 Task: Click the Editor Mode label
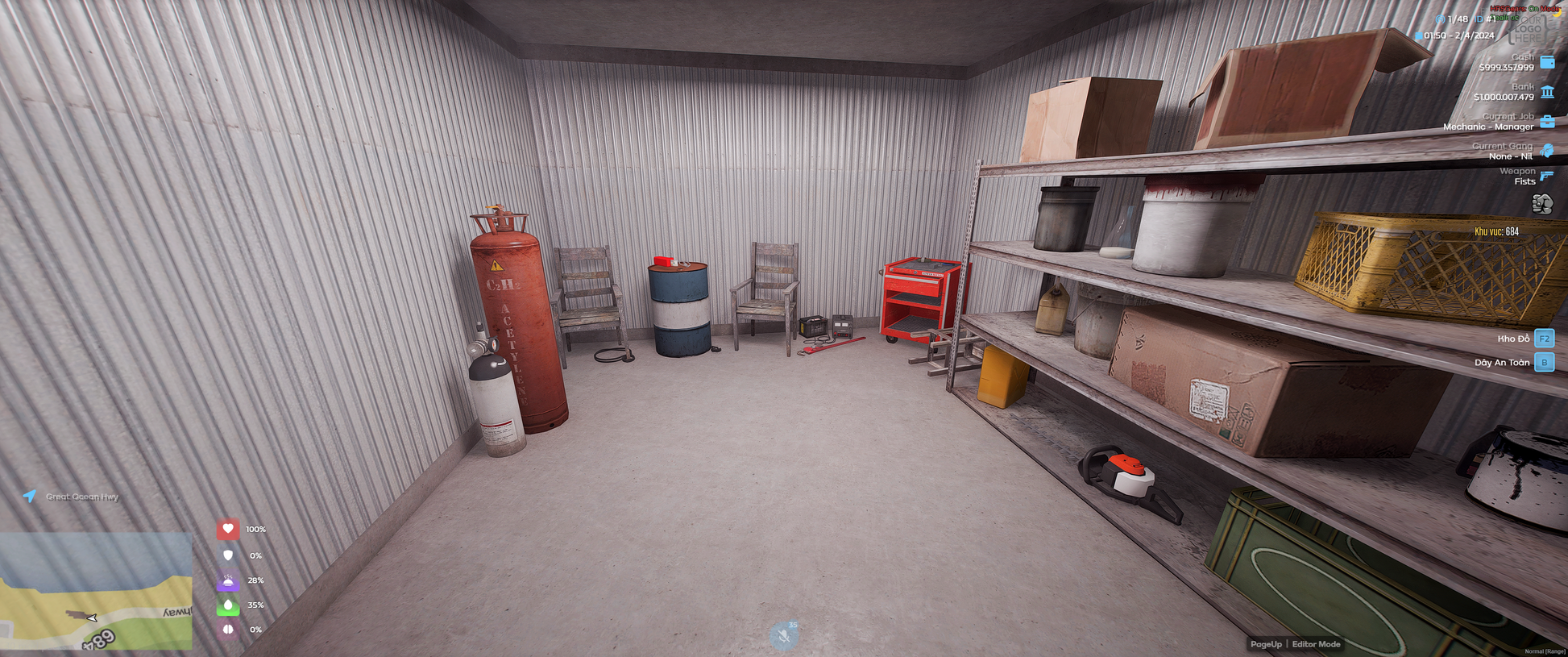pyautogui.click(x=1316, y=644)
